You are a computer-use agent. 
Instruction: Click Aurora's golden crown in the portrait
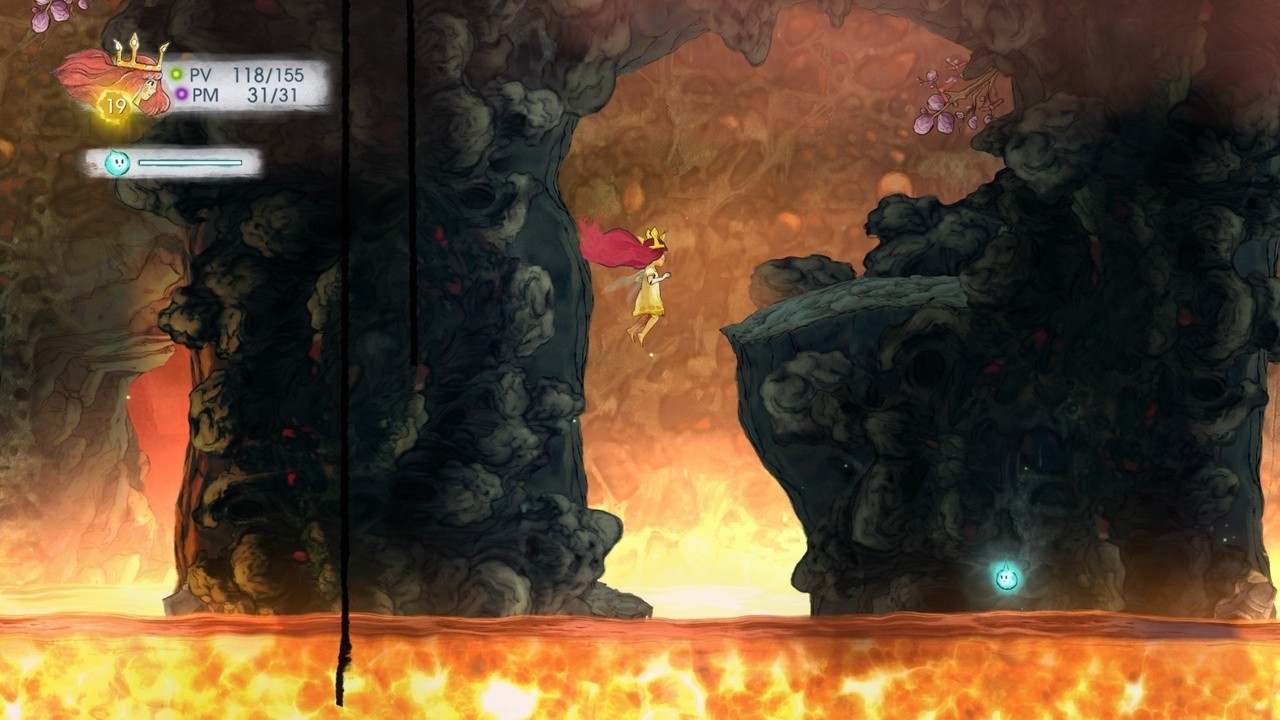pyautogui.click(x=138, y=53)
